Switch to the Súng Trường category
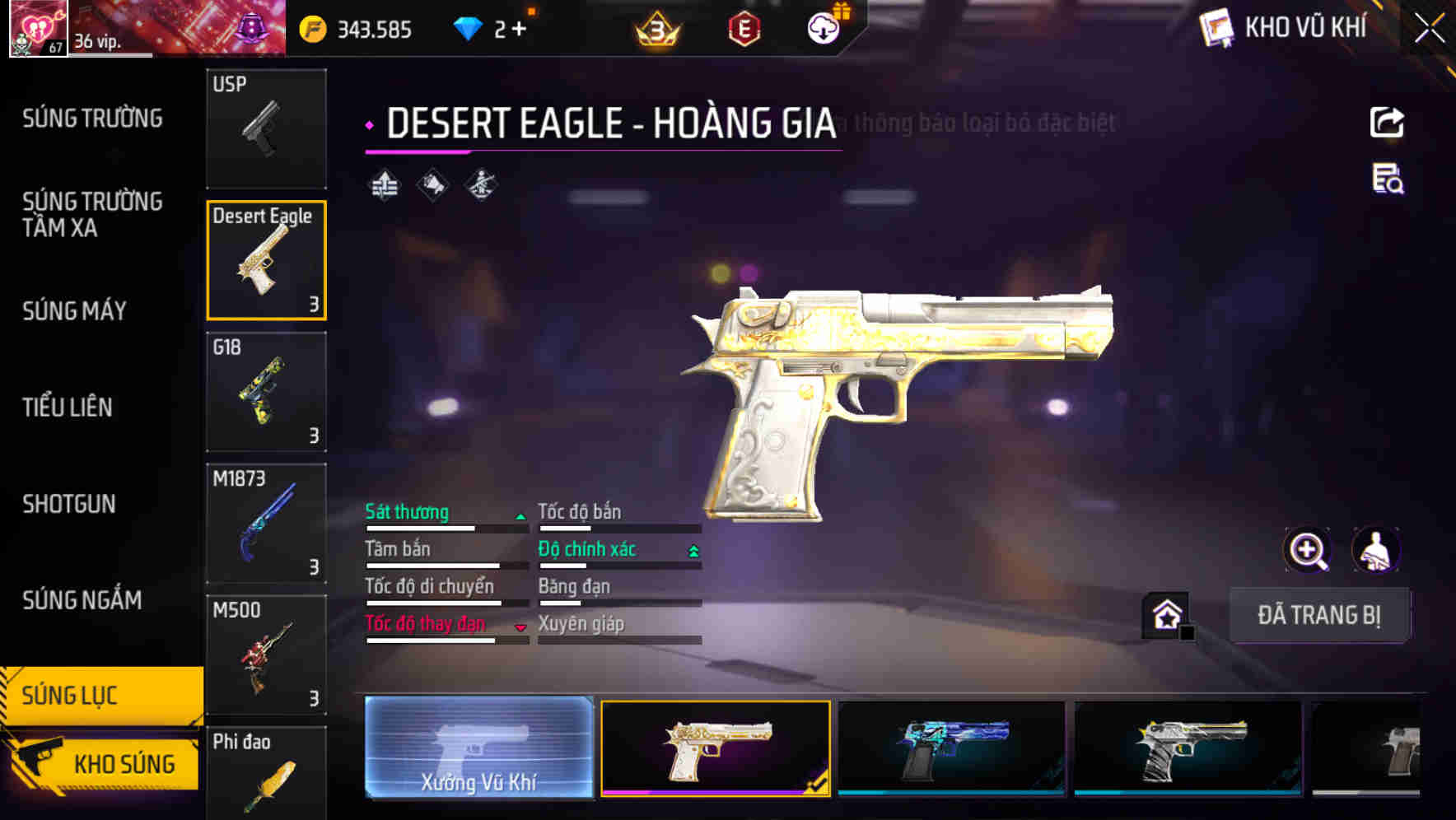 pyautogui.click(x=92, y=119)
